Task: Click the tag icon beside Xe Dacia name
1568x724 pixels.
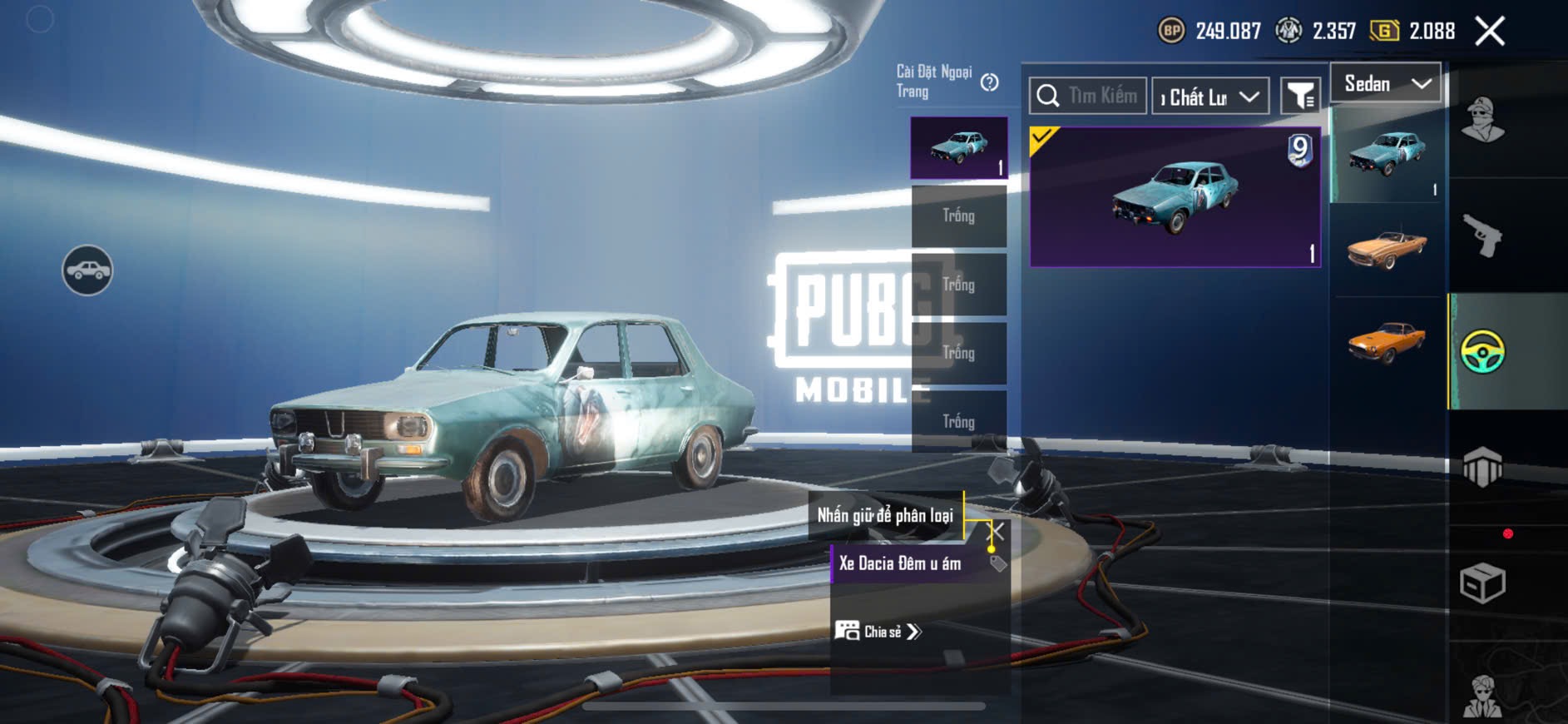Action: click(998, 563)
